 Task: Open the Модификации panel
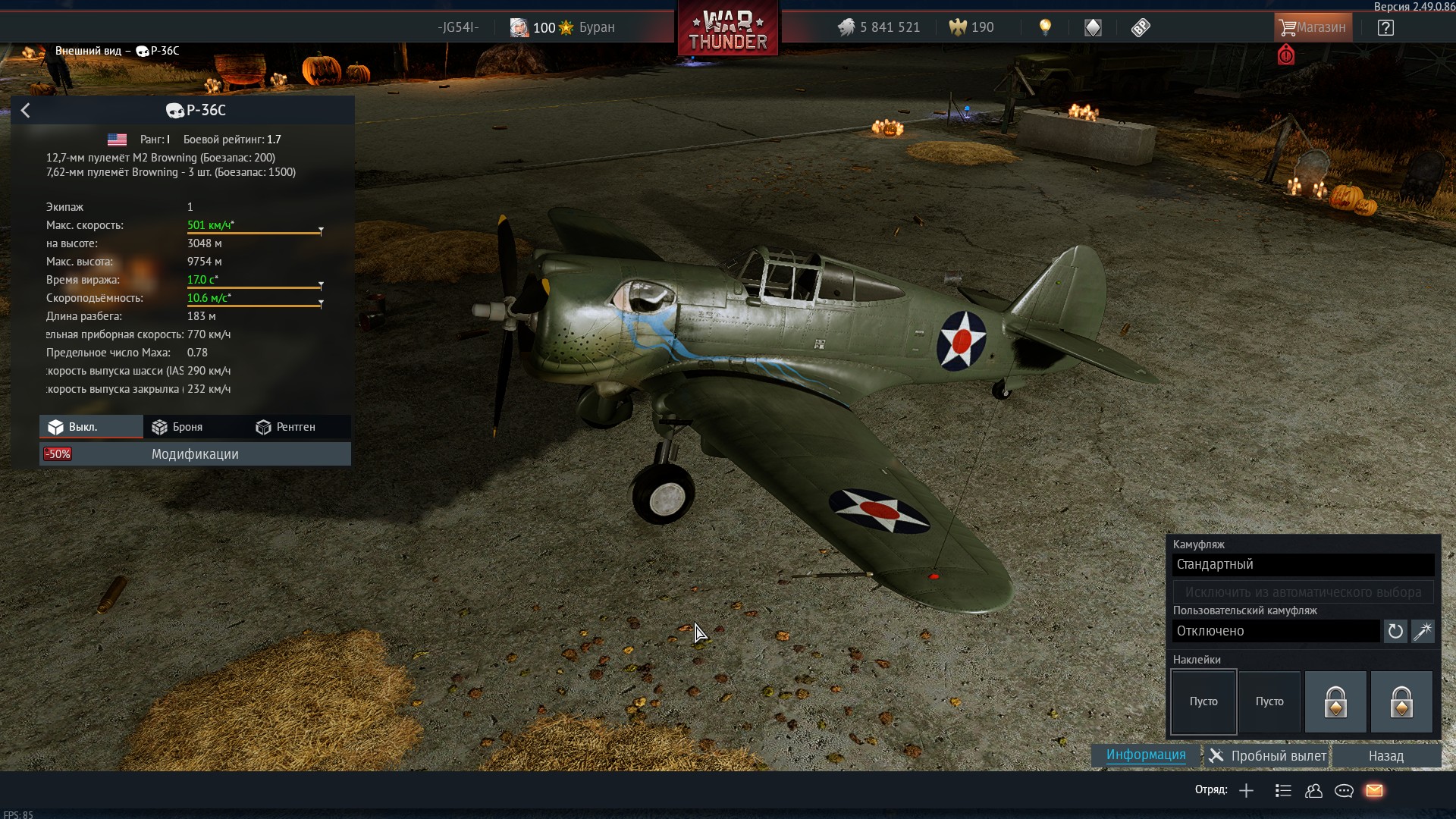195,454
